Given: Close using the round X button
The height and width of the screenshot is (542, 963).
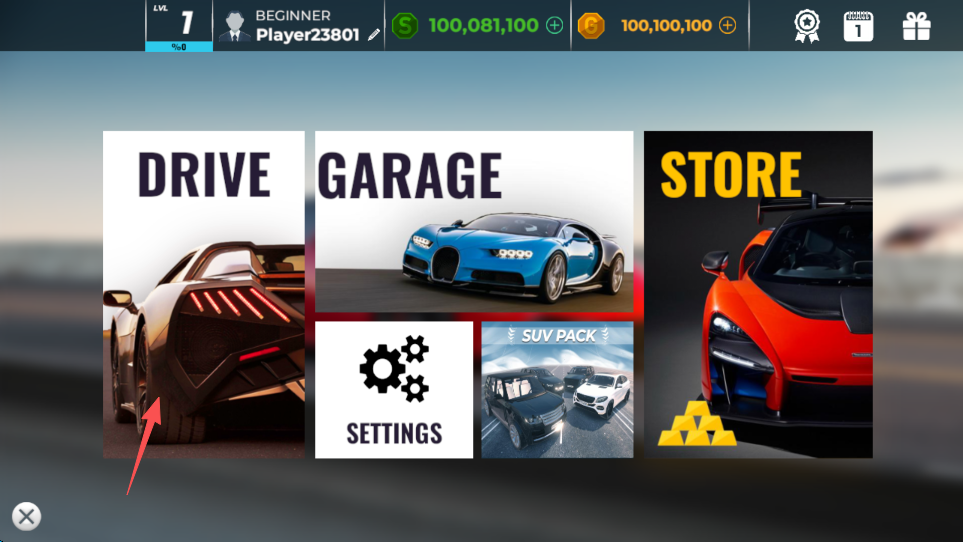Looking at the screenshot, I should coord(27,516).
